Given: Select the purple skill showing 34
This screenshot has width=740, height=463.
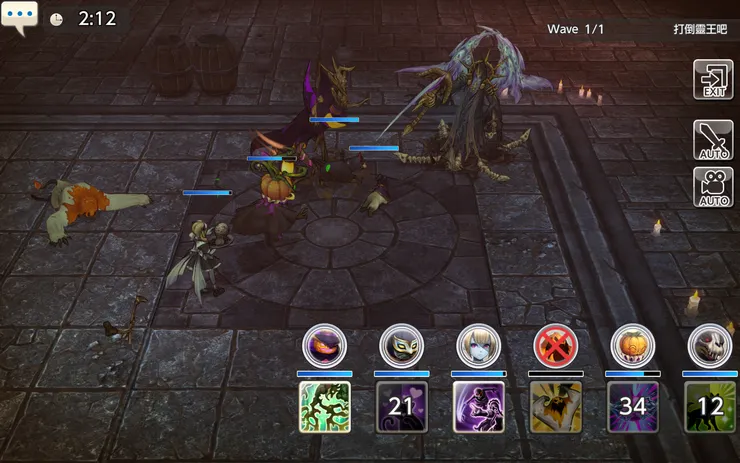Looking at the screenshot, I should point(633,407).
